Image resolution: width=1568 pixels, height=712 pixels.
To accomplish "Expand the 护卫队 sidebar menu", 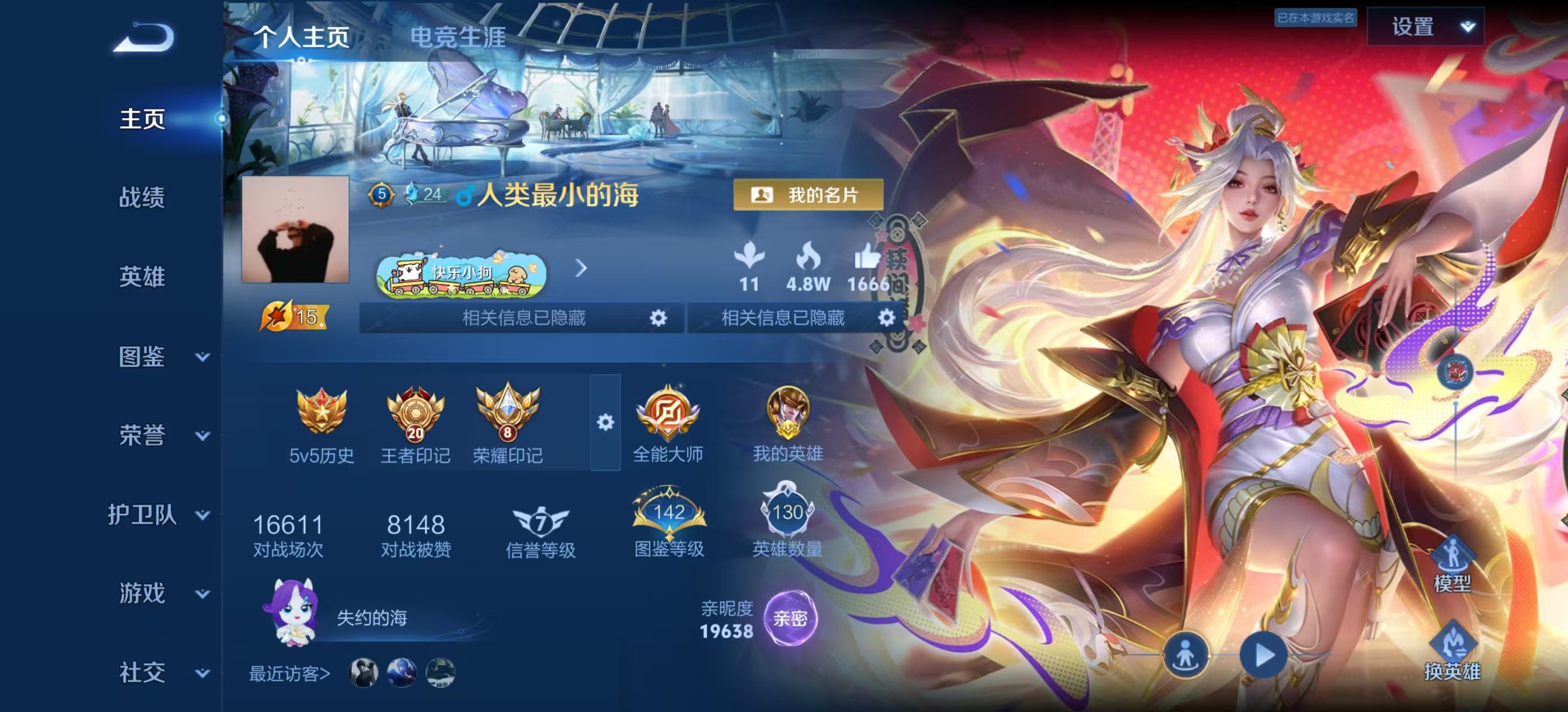I will point(160,515).
